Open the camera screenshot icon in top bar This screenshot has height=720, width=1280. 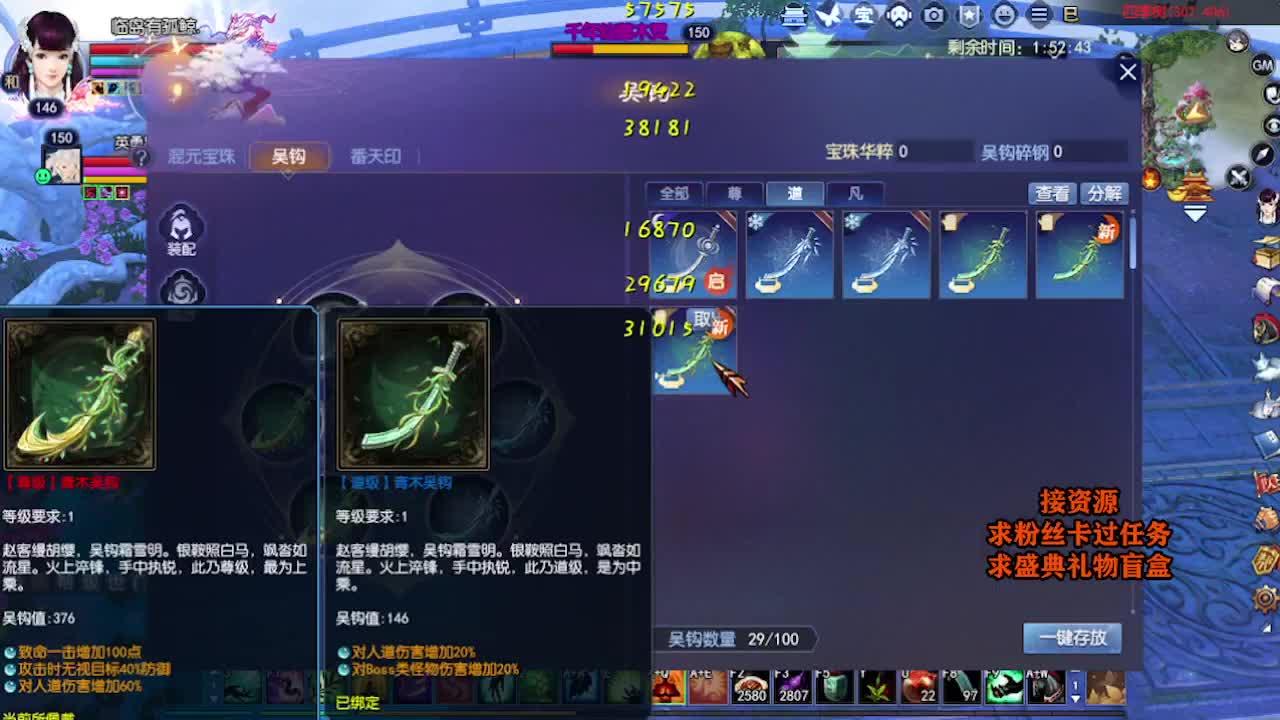pos(933,16)
